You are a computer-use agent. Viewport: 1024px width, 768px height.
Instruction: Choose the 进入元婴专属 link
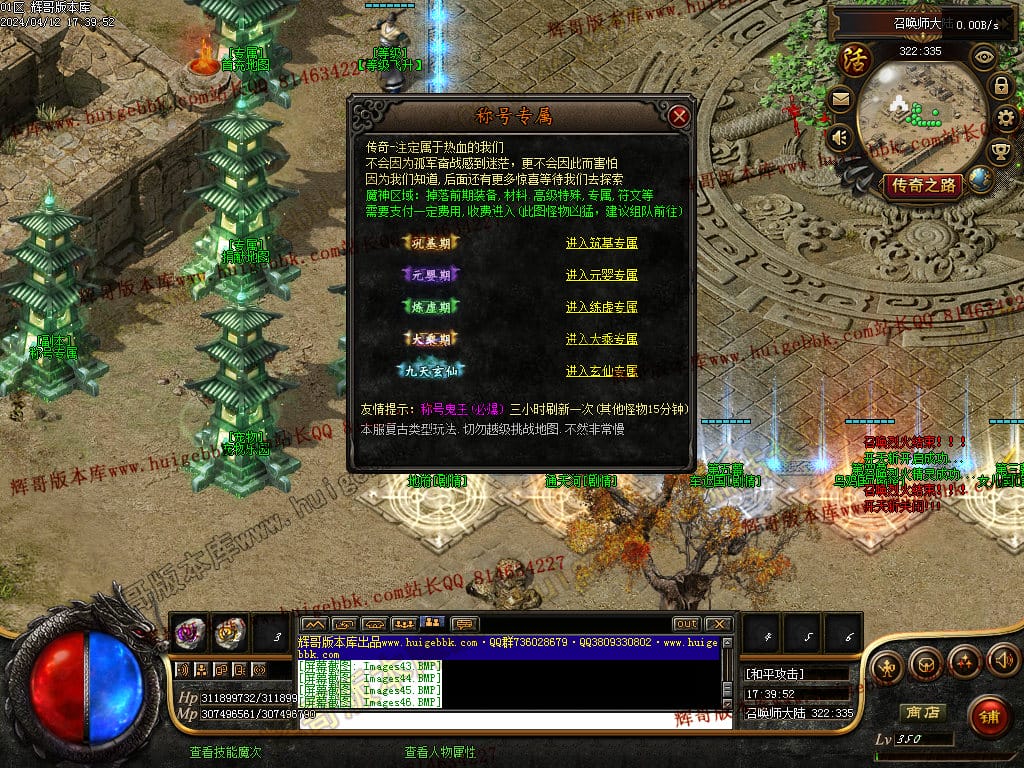[601, 275]
